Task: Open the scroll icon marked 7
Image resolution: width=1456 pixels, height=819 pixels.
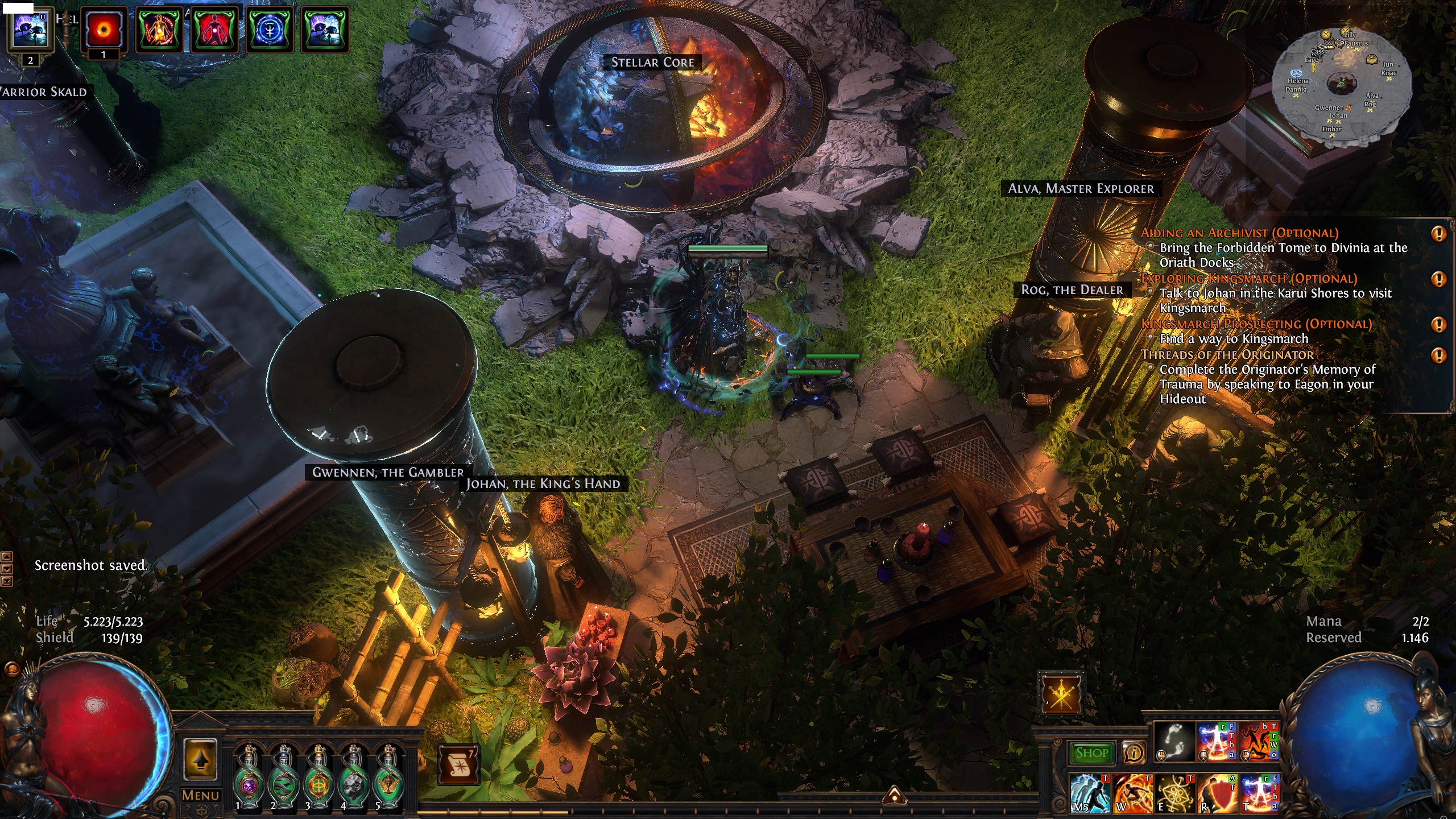Action: [458, 766]
